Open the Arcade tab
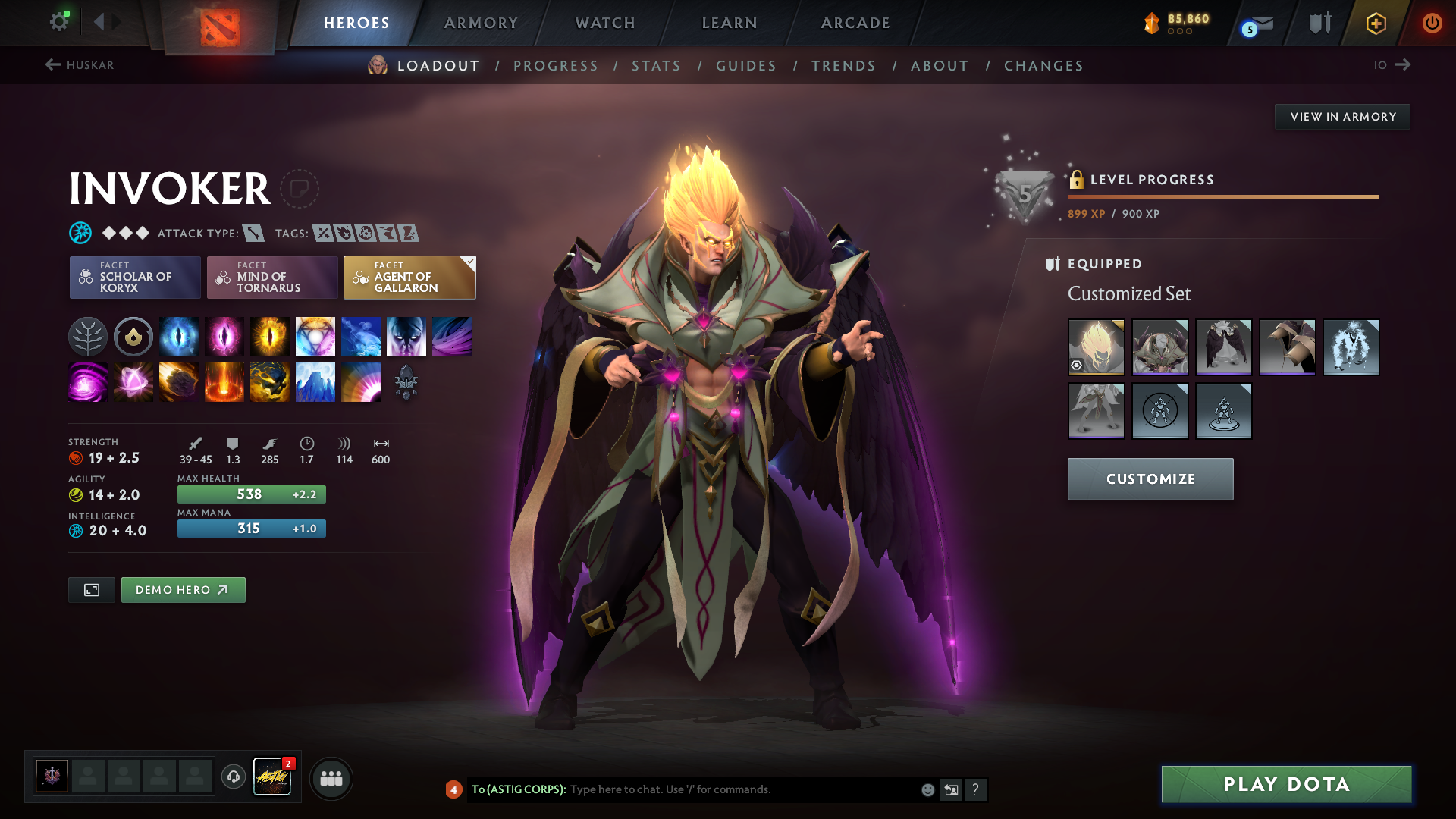The width and height of the screenshot is (1456, 819). click(x=855, y=23)
